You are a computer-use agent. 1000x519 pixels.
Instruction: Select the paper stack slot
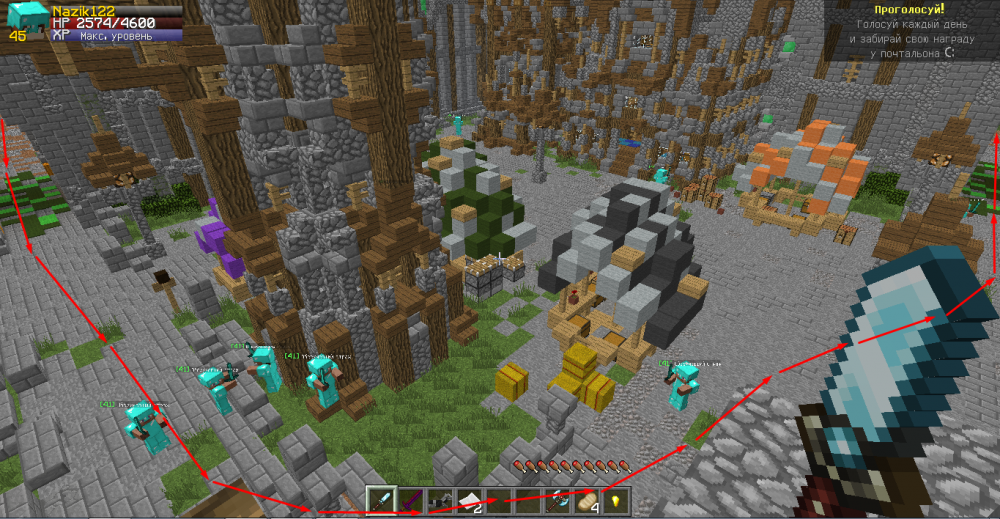coord(468,500)
